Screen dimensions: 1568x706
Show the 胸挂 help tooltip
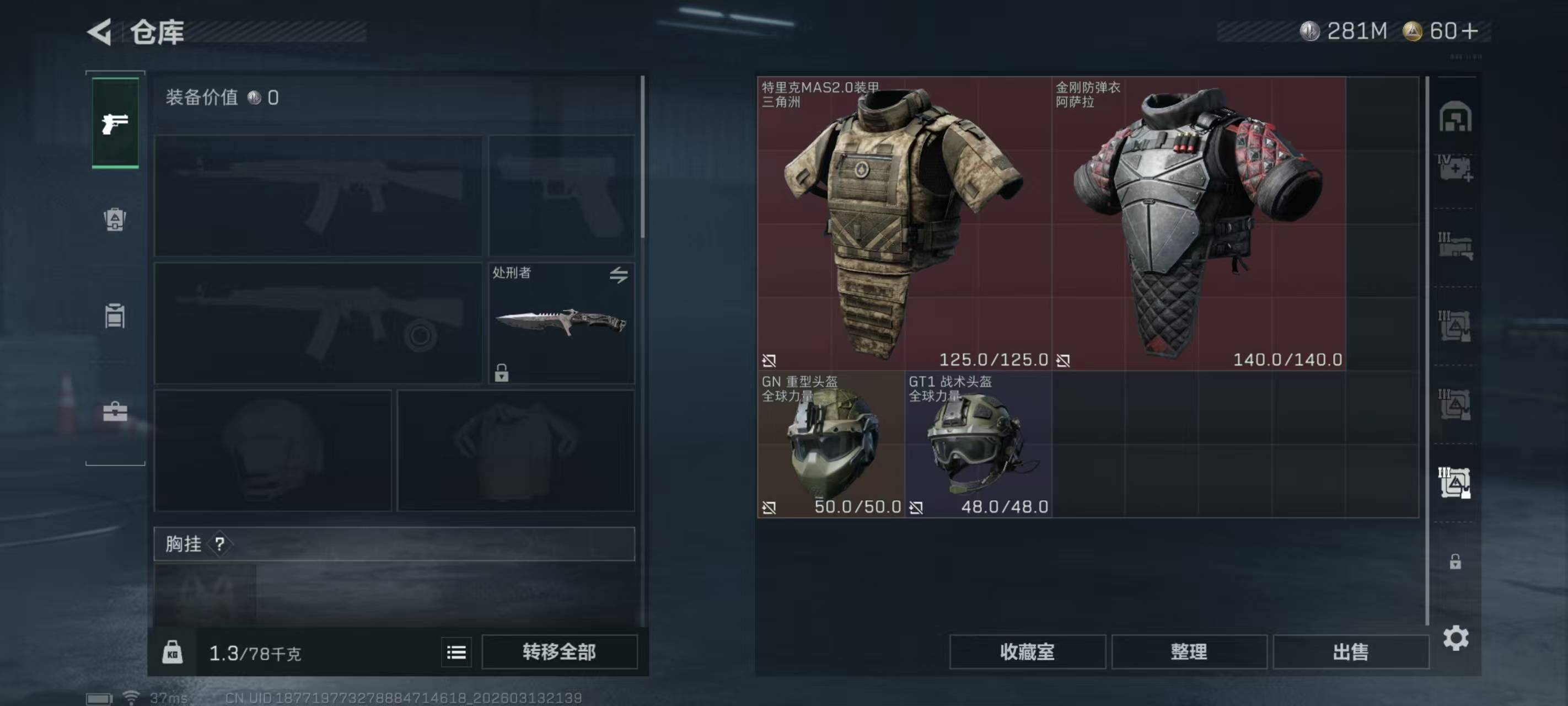tap(220, 544)
